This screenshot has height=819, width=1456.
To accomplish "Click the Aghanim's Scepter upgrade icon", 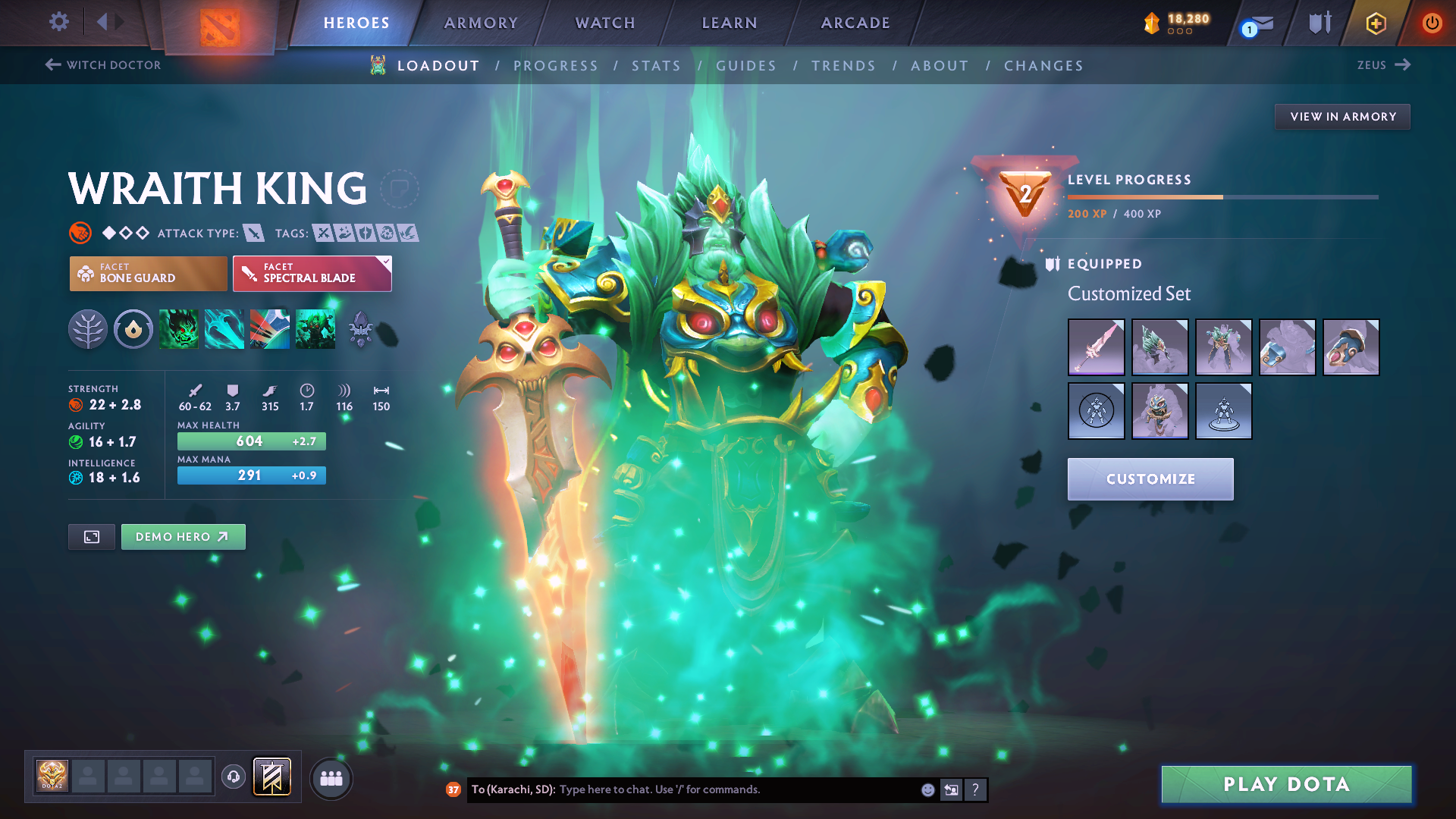I will point(361,329).
